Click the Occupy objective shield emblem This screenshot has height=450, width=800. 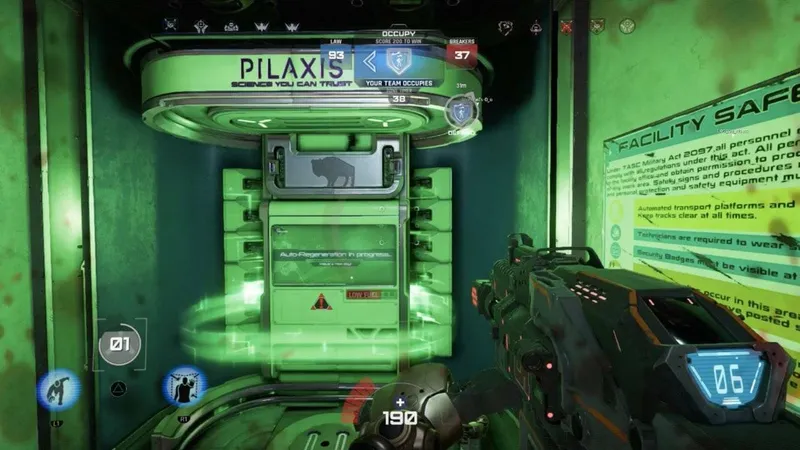tap(400, 60)
